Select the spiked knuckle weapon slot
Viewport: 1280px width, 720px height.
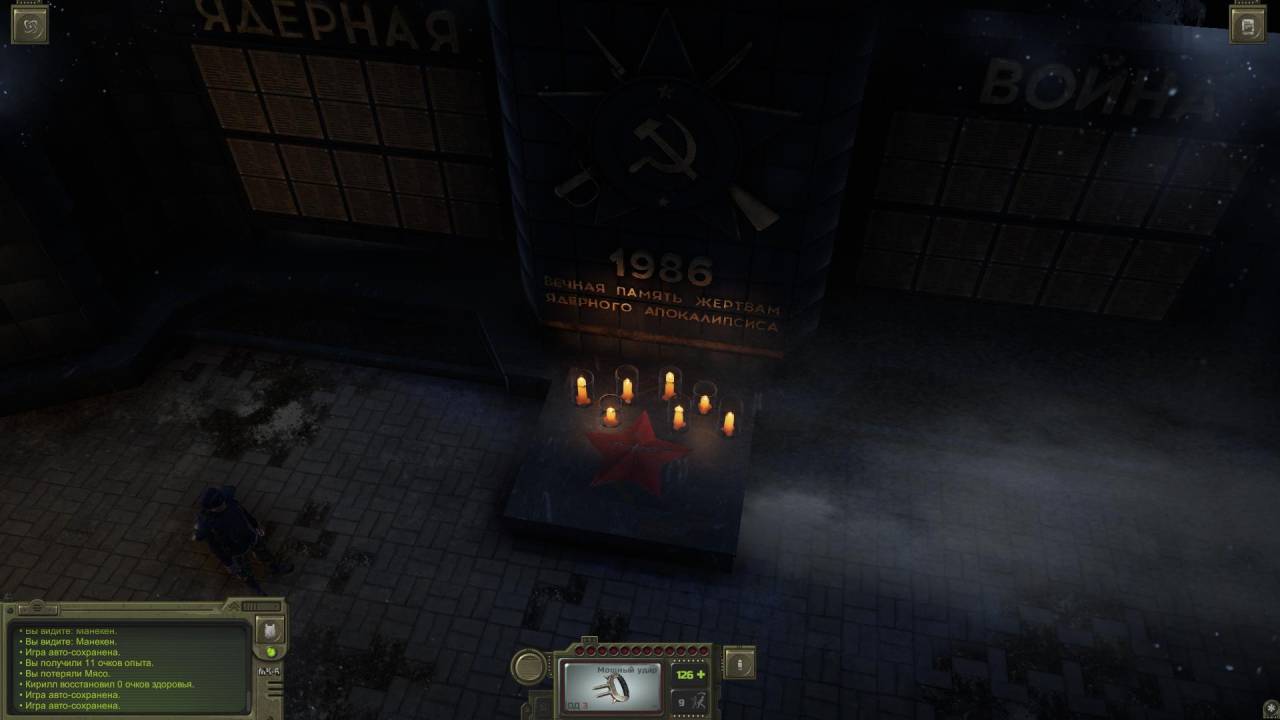coord(612,685)
